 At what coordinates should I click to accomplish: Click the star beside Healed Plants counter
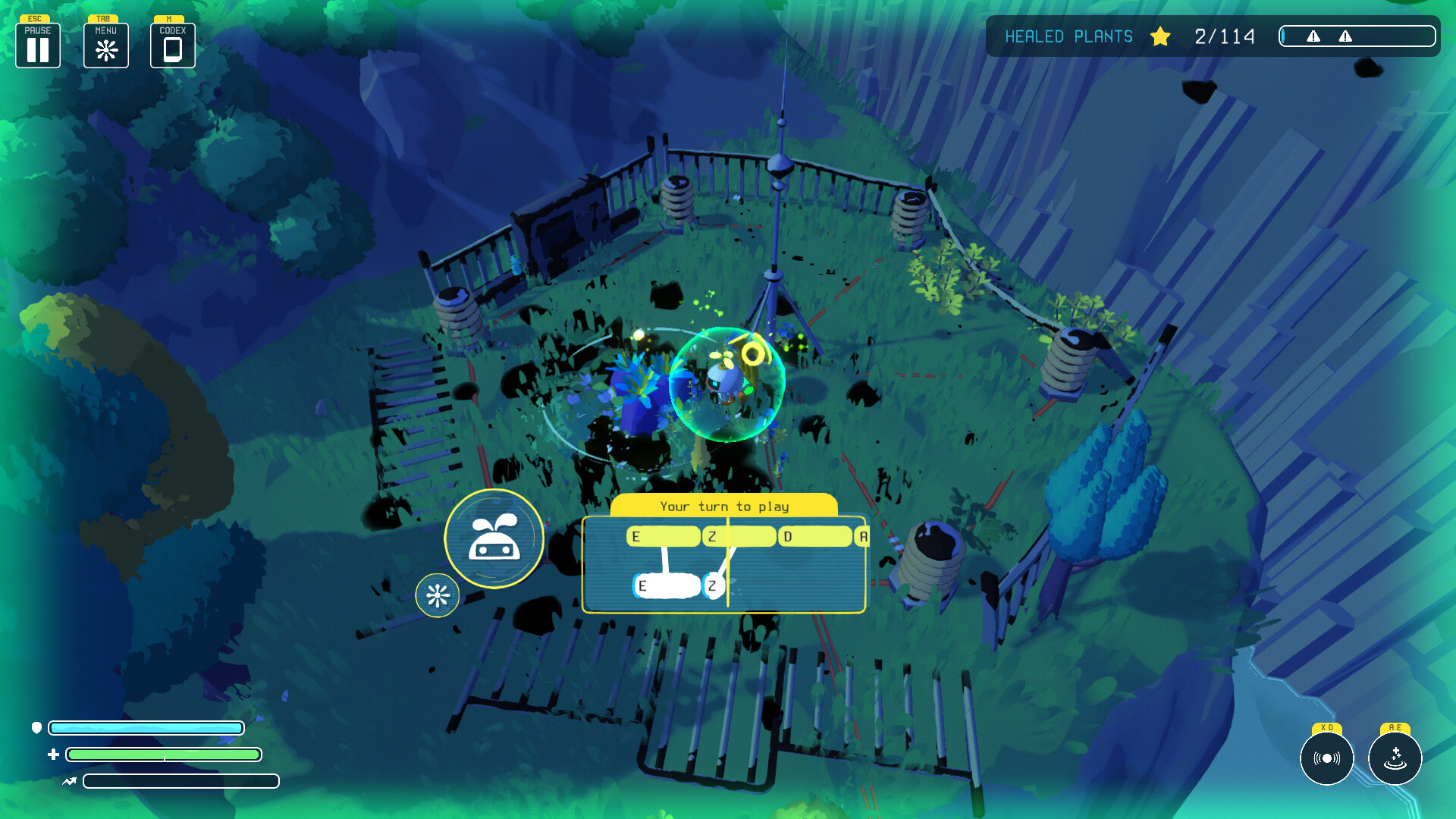pyautogui.click(x=1160, y=36)
